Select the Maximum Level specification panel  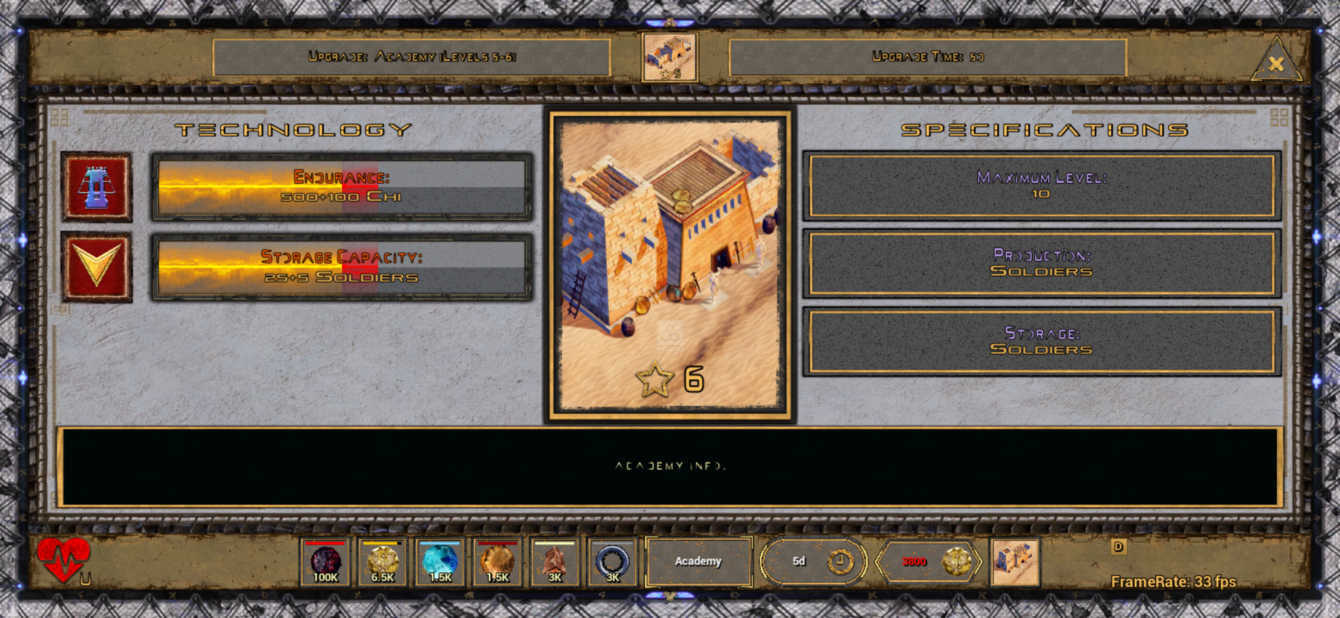pyautogui.click(x=1041, y=186)
